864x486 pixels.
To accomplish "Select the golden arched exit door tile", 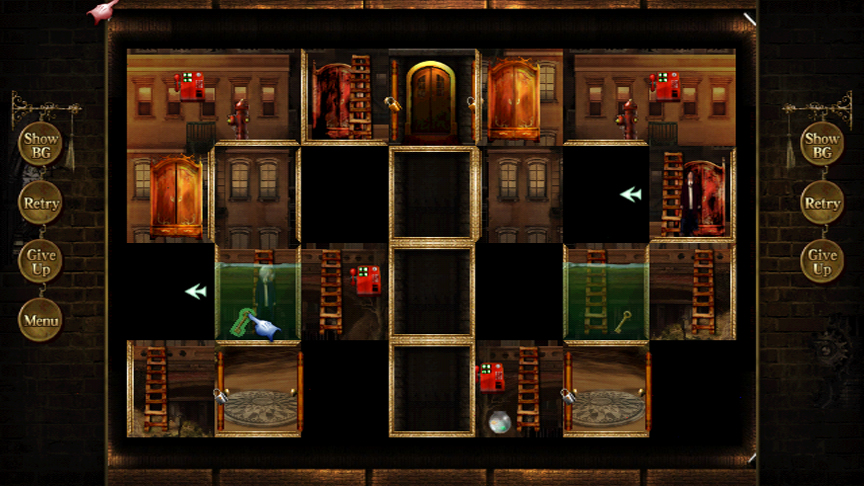I will click(x=432, y=98).
